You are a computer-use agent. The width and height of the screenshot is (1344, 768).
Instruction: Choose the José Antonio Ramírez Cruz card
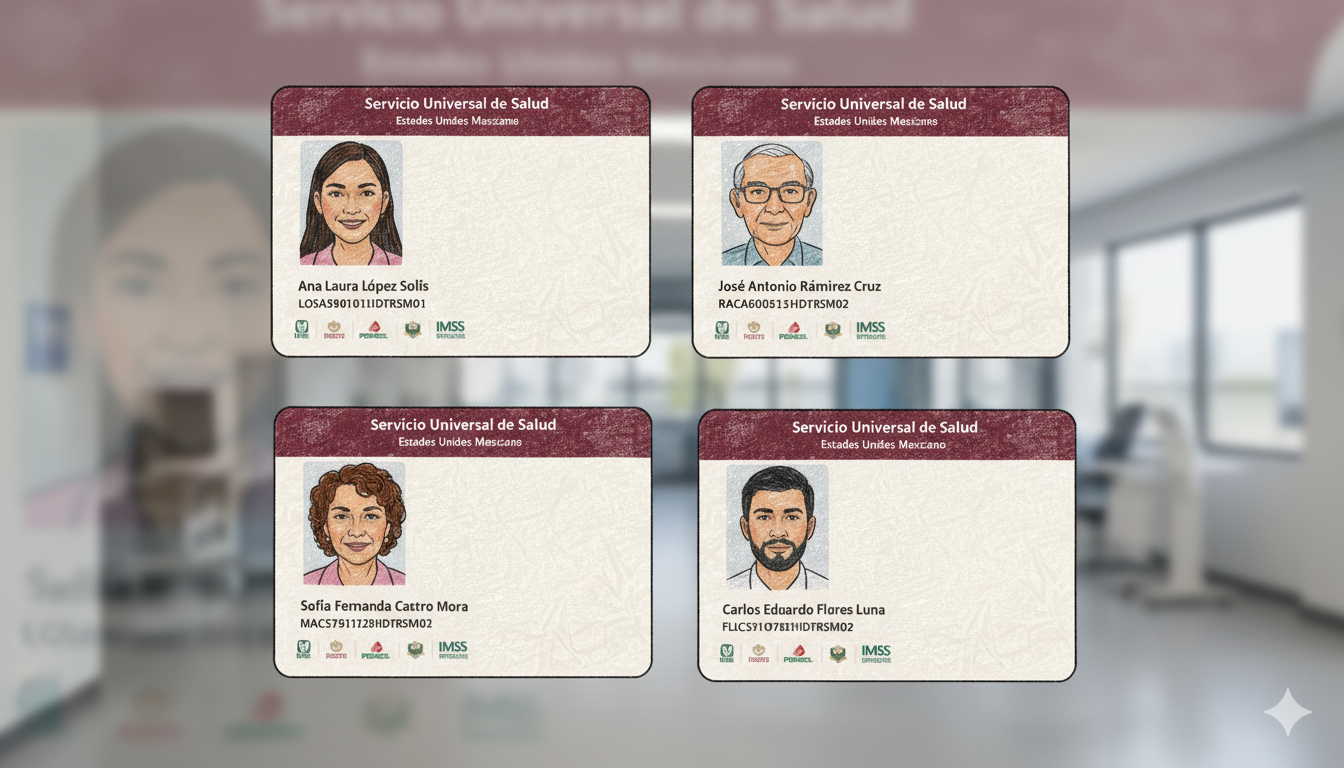880,222
